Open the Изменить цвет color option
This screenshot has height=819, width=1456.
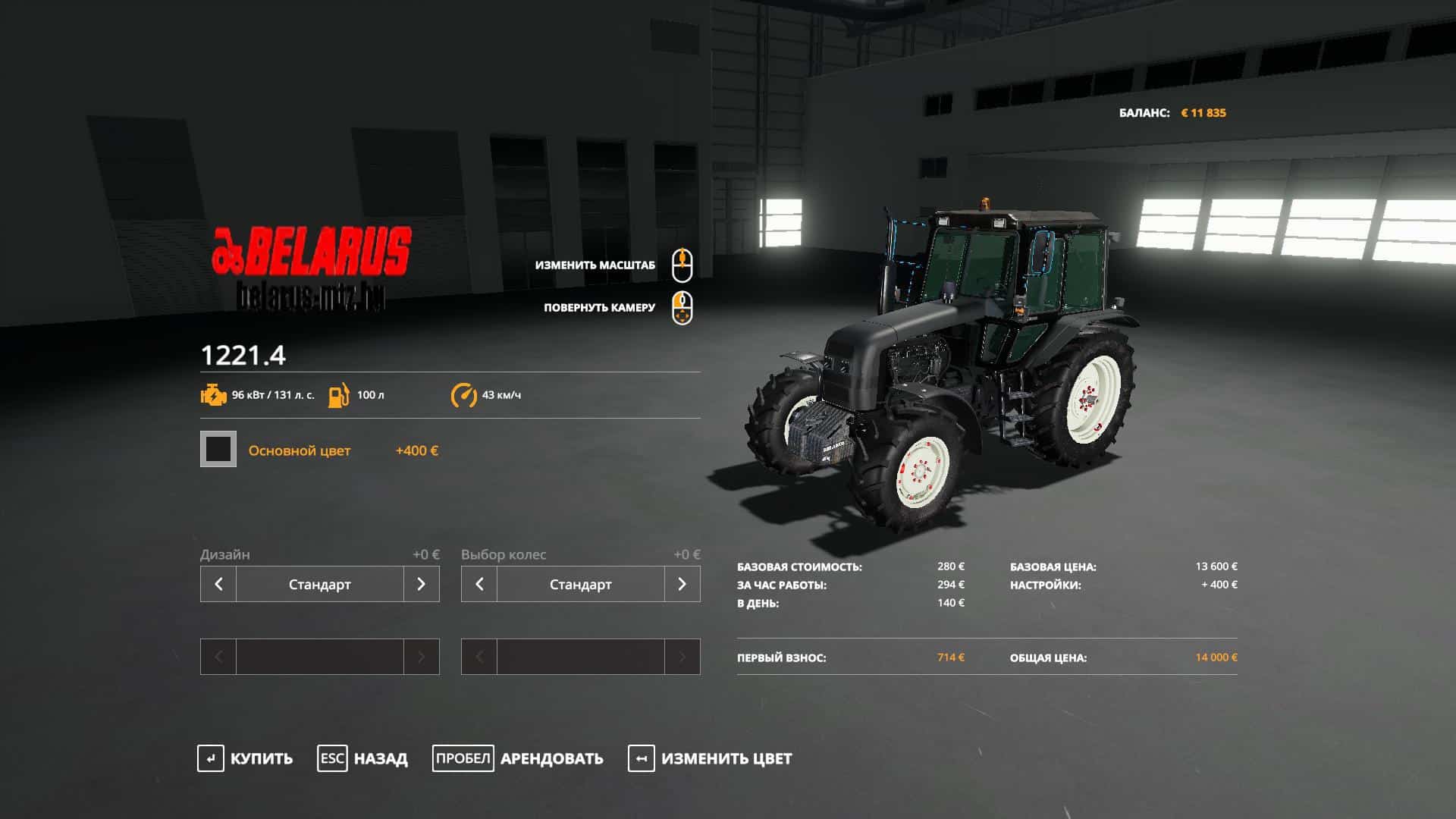tap(710, 758)
